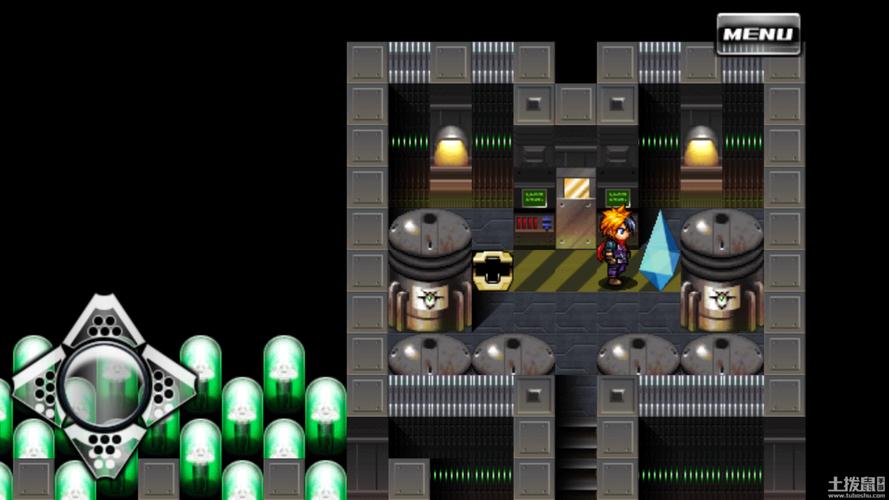Viewport: 889px width, 500px height.
Task: Open the MENU button
Action: 758,34
